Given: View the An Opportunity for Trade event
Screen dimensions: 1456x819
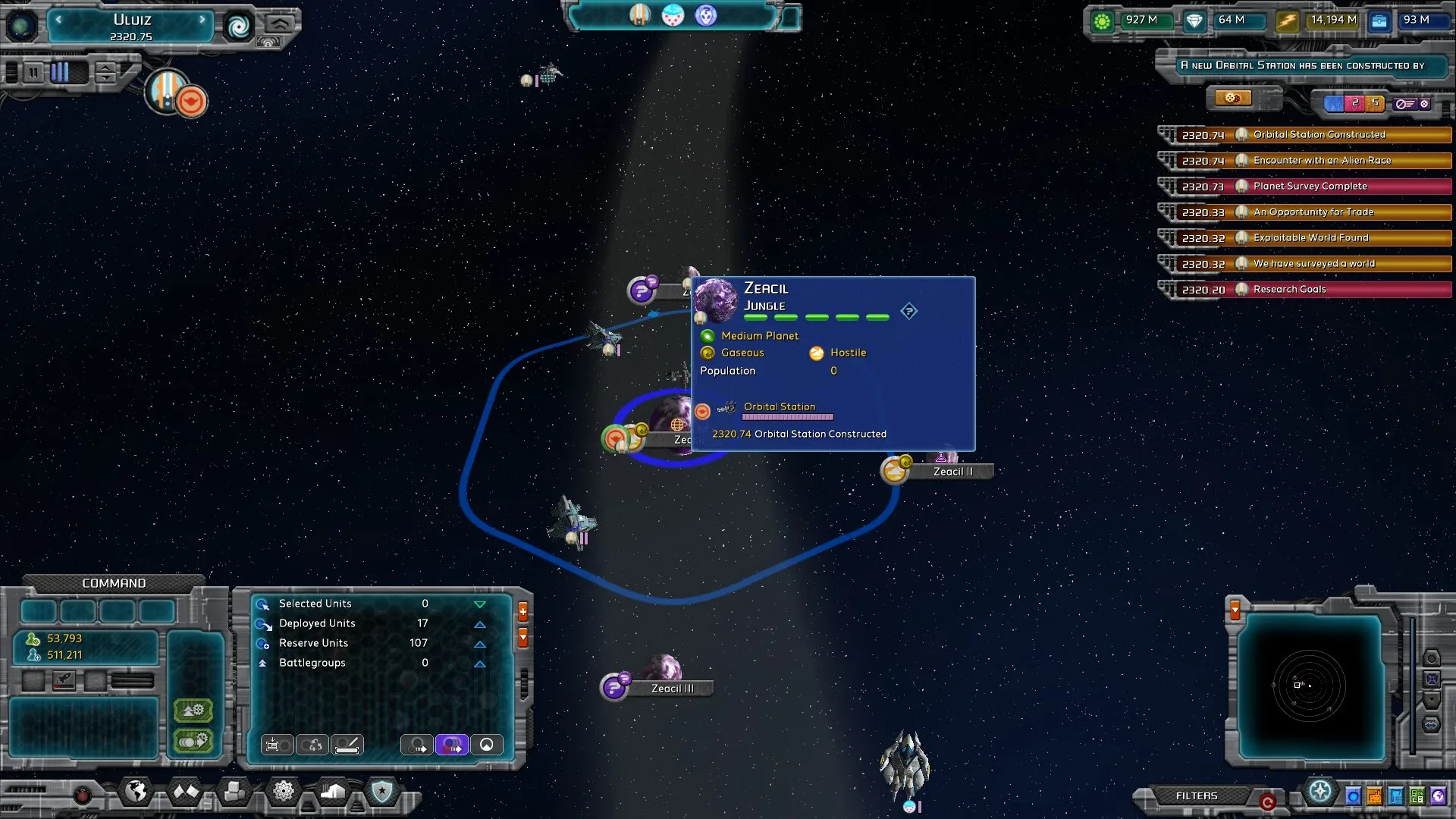Looking at the screenshot, I should point(1313,212).
